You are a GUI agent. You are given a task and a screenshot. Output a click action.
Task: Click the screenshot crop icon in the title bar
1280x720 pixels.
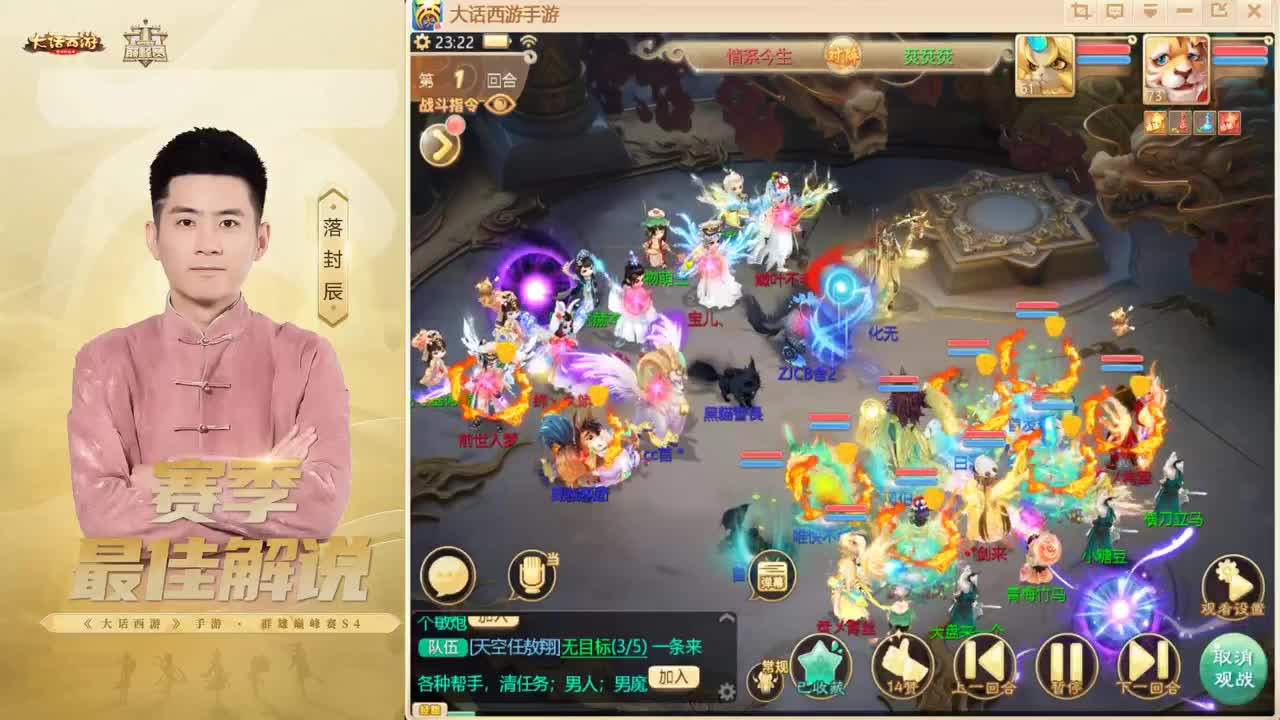1080,10
